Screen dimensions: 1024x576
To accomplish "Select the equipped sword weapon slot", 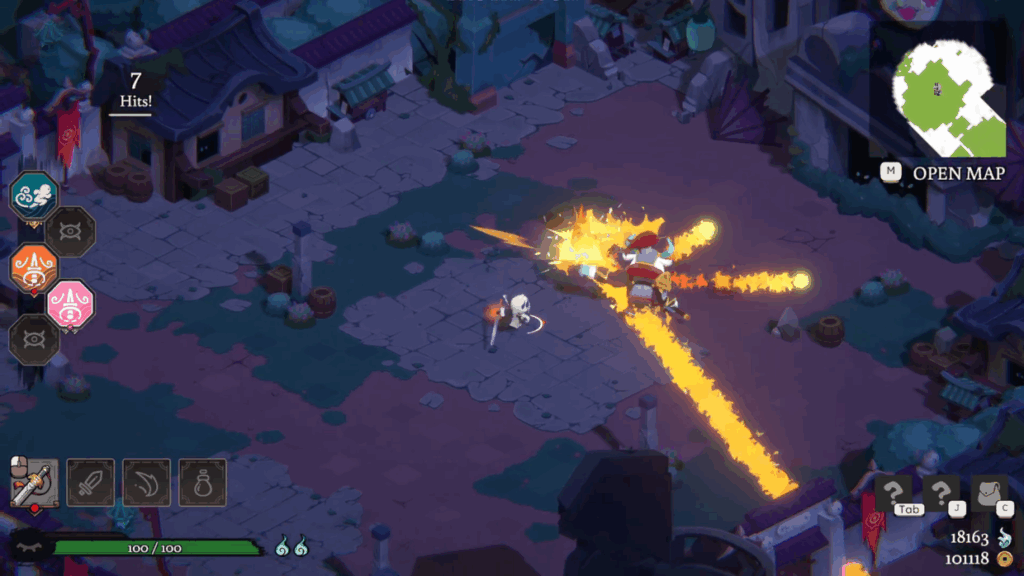I will coord(34,482).
